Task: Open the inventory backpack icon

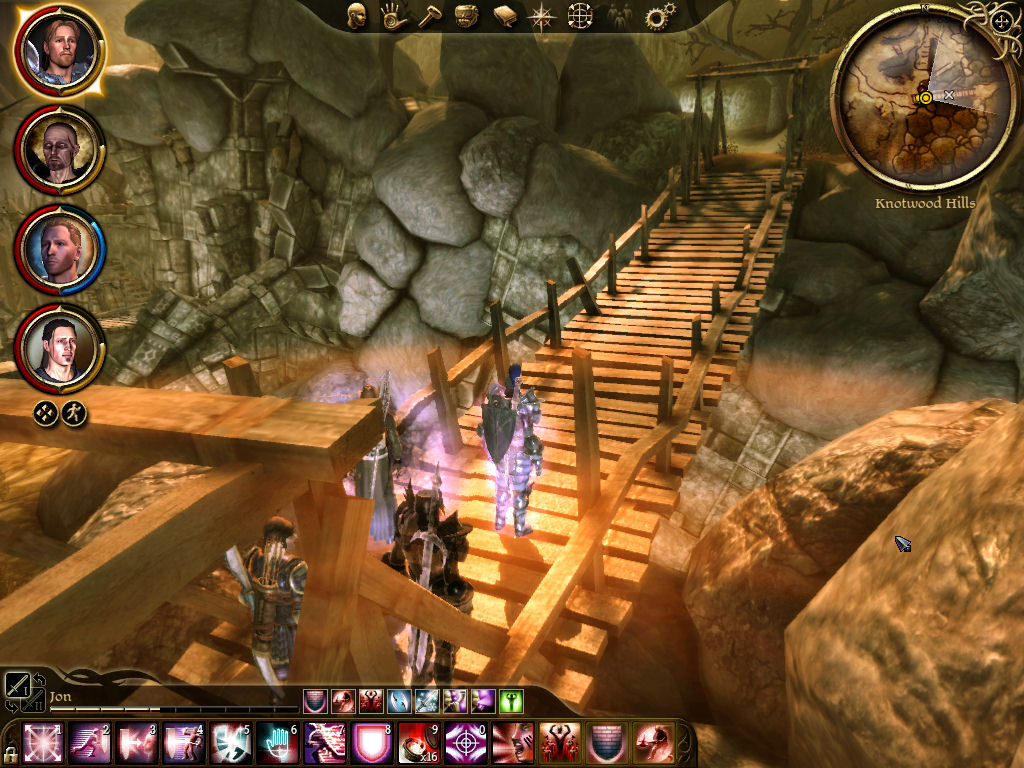Action: pyautogui.click(x=465, y=17)
